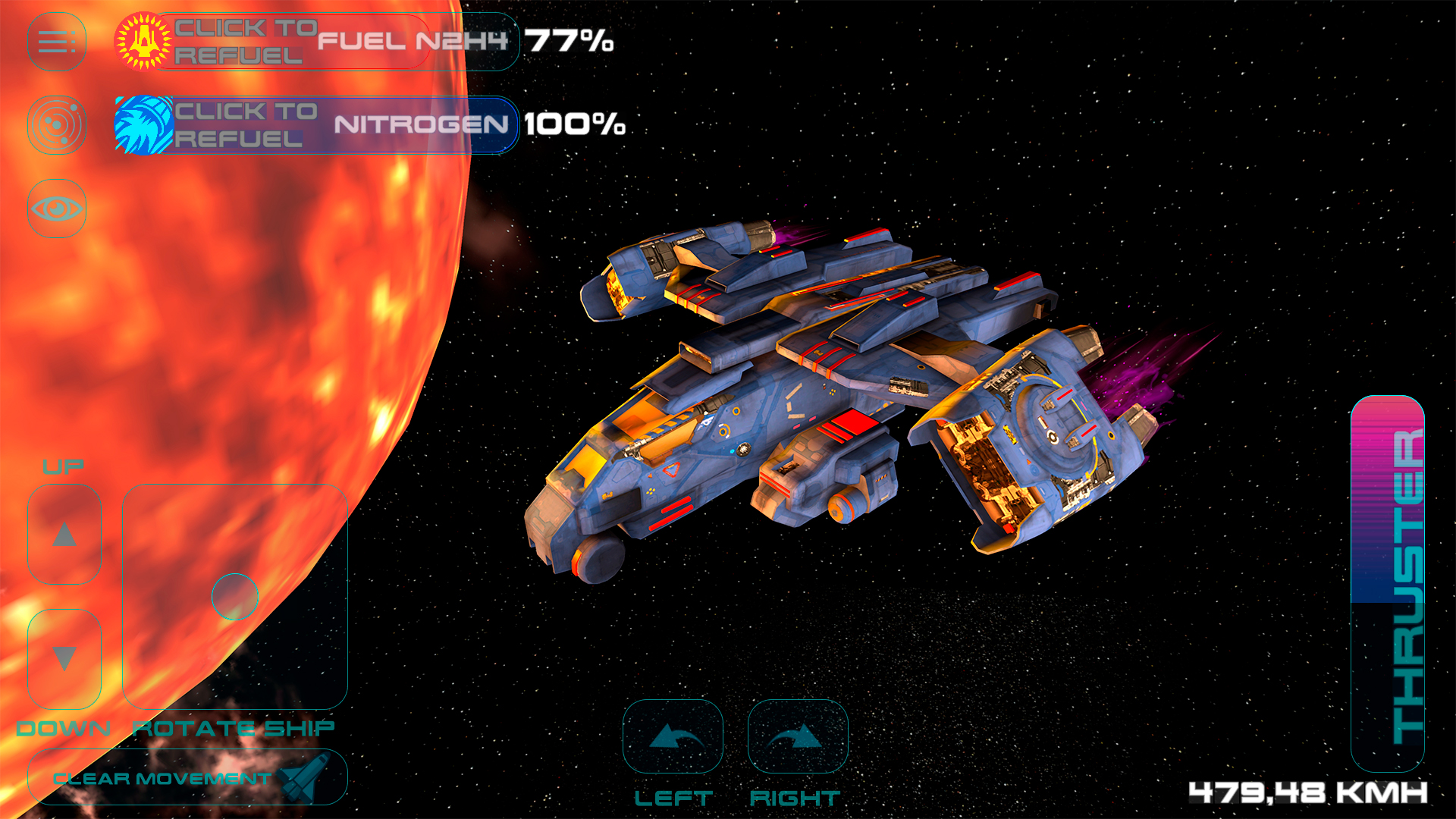Click the eye view icon in sidebar

(x=57, y=206)
